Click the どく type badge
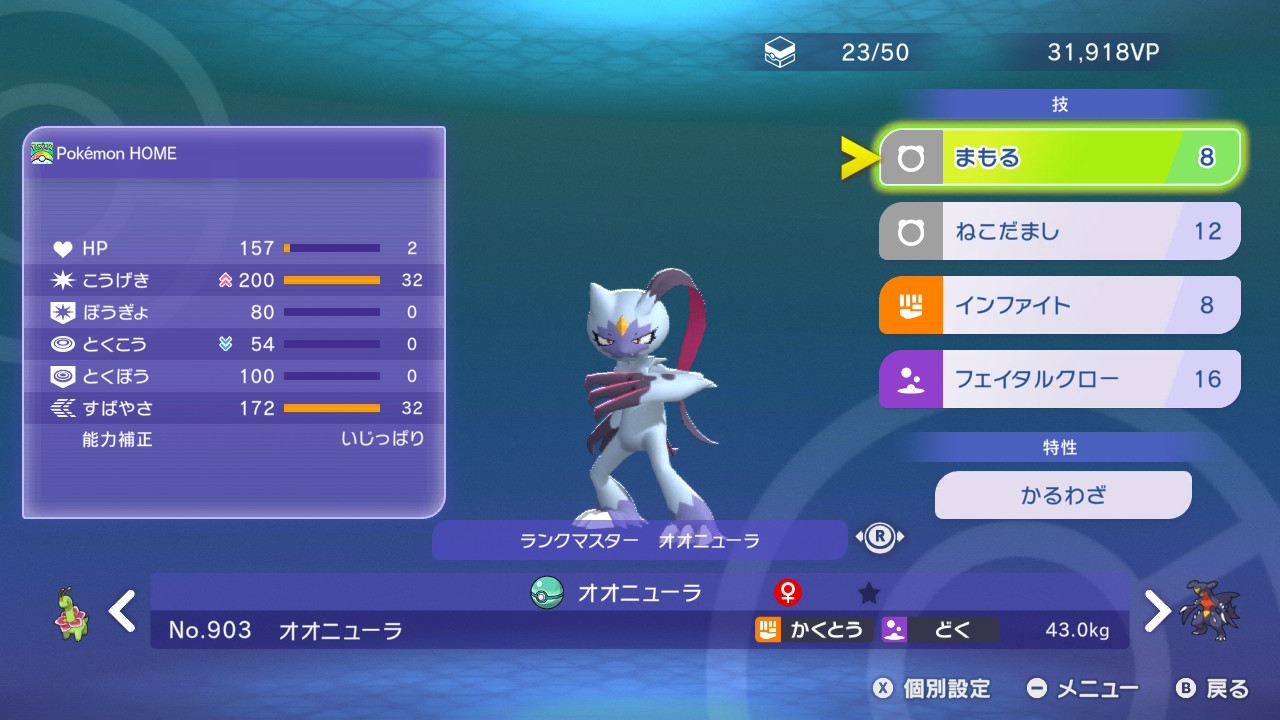Screen dimensions: 1280x720 tap(939, 630)
